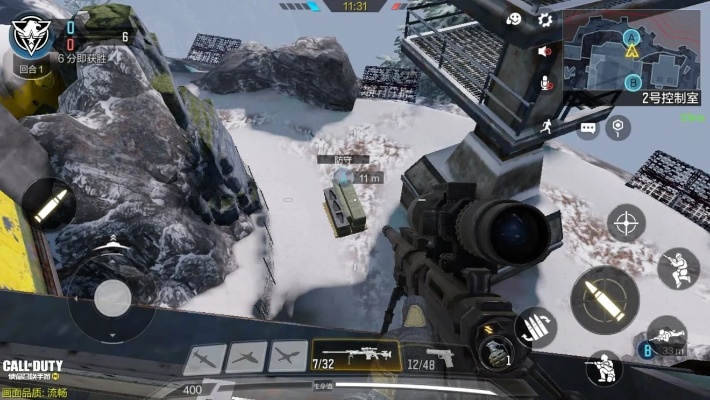The height and width of the screenshot is (400, 710).
Task: Open the quick chat bubble
Action: (588, 128)
